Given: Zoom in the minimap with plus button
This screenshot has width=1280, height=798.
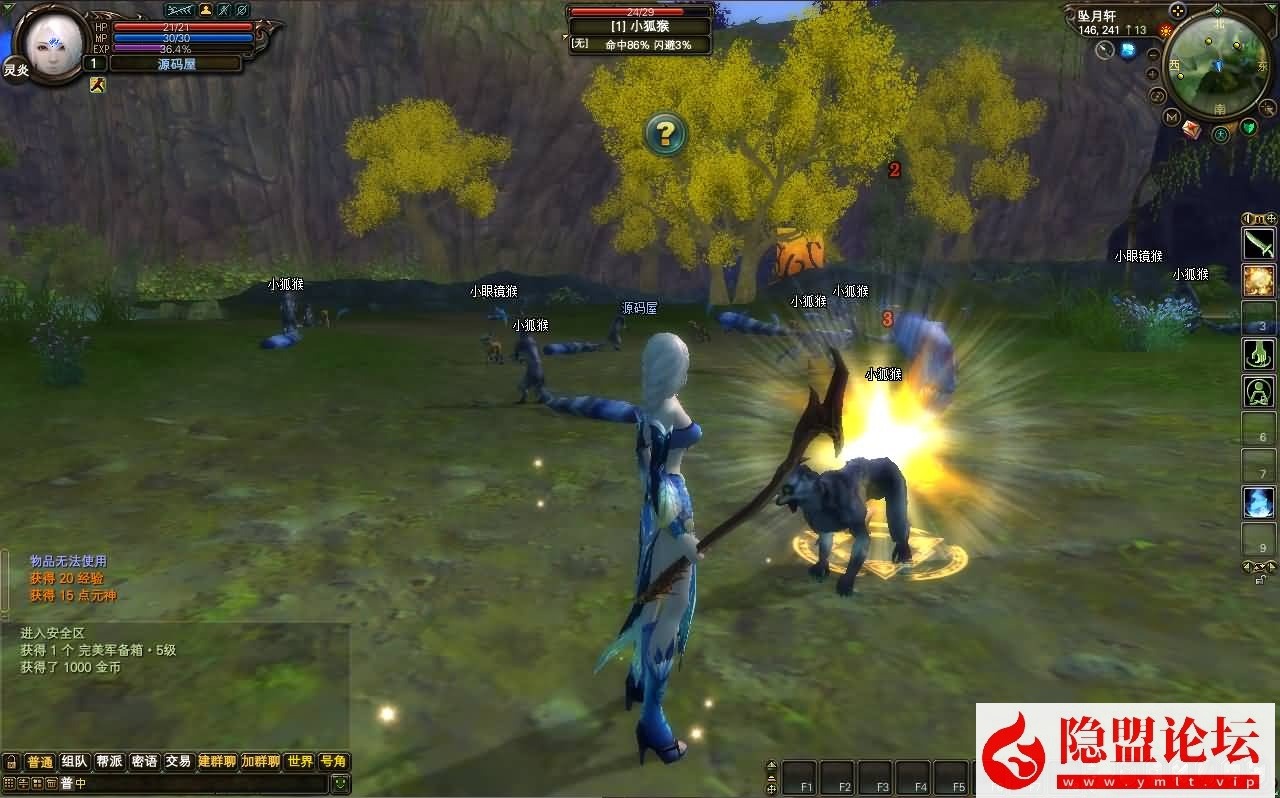Looking at the screenshot, I should pos(1150,74).
